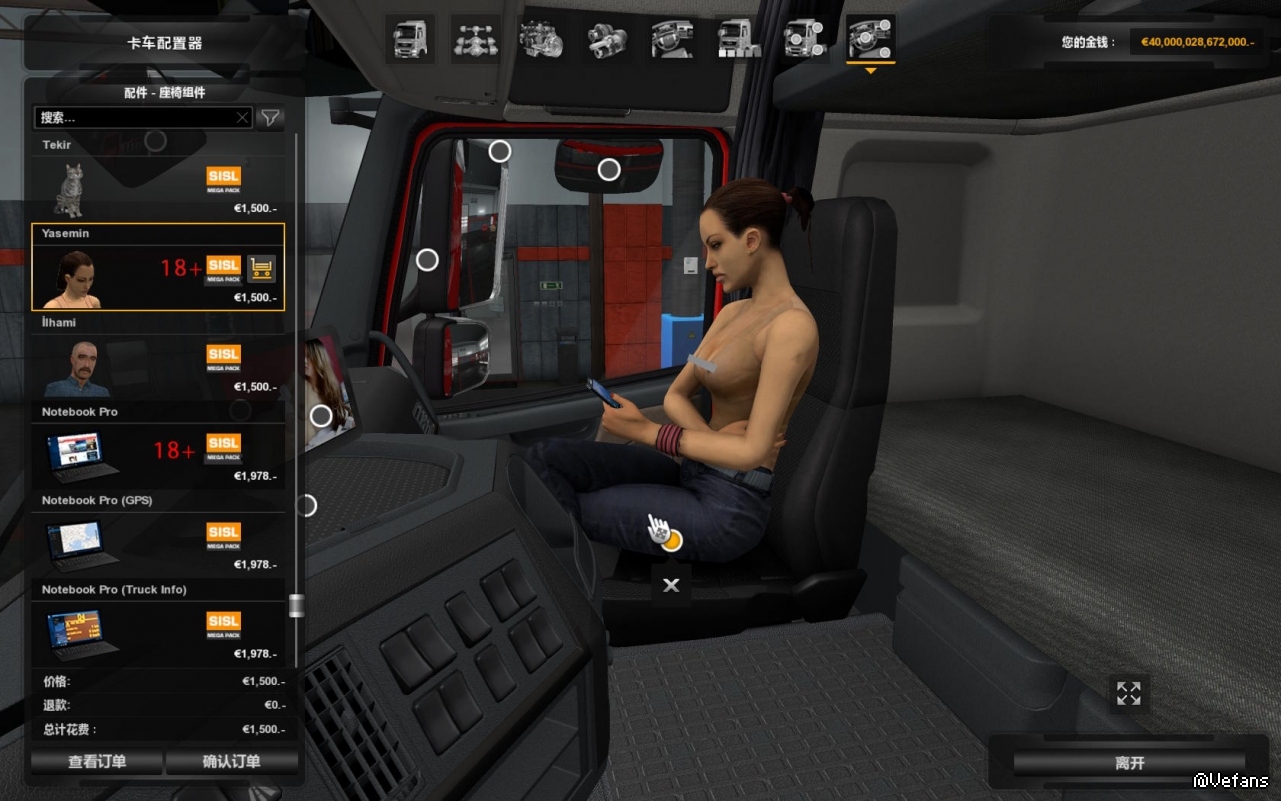Remove the seat accessory with the X button

(x=671, y=585)
